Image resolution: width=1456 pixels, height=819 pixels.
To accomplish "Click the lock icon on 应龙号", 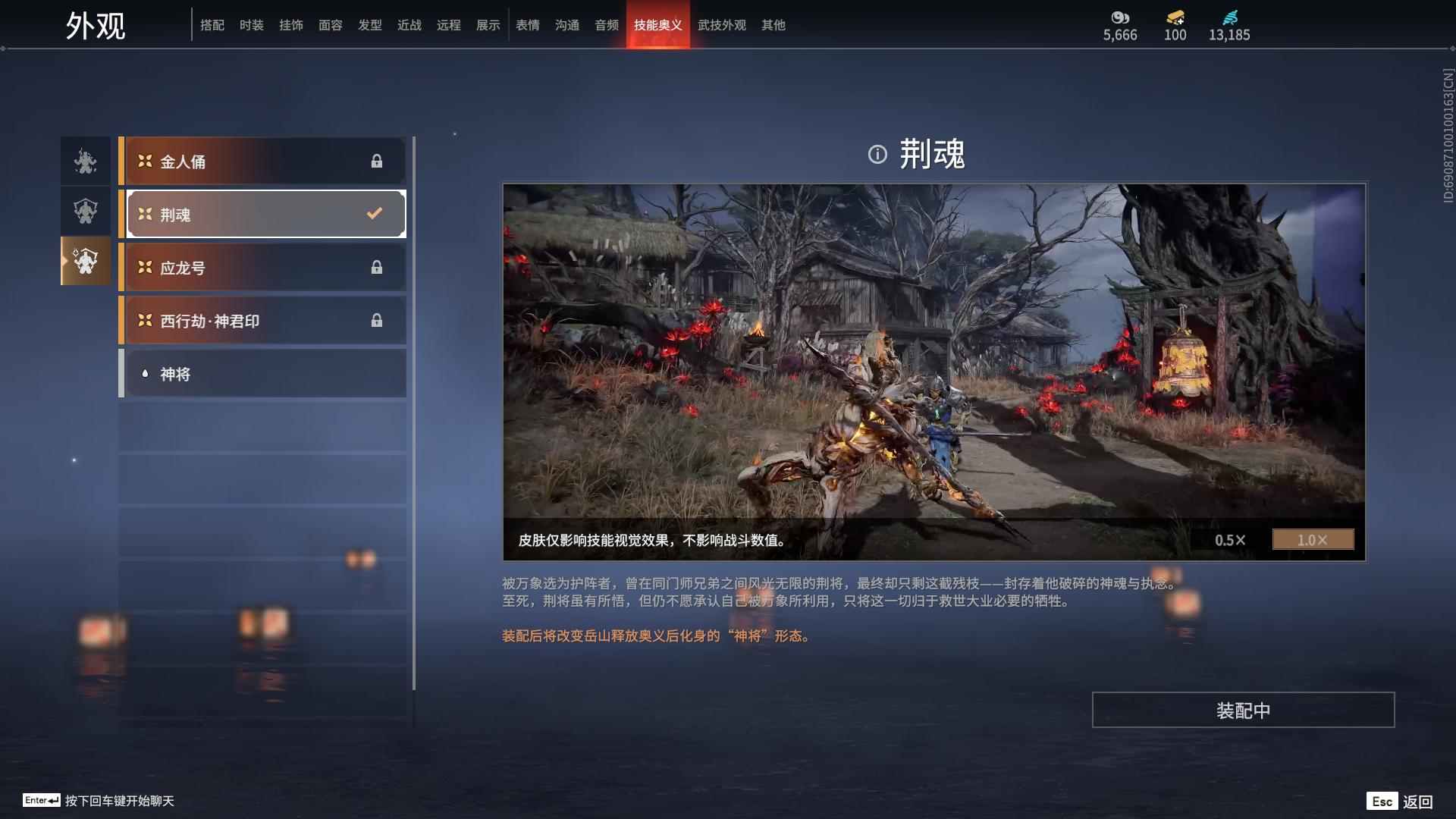I will click(377, 267).
